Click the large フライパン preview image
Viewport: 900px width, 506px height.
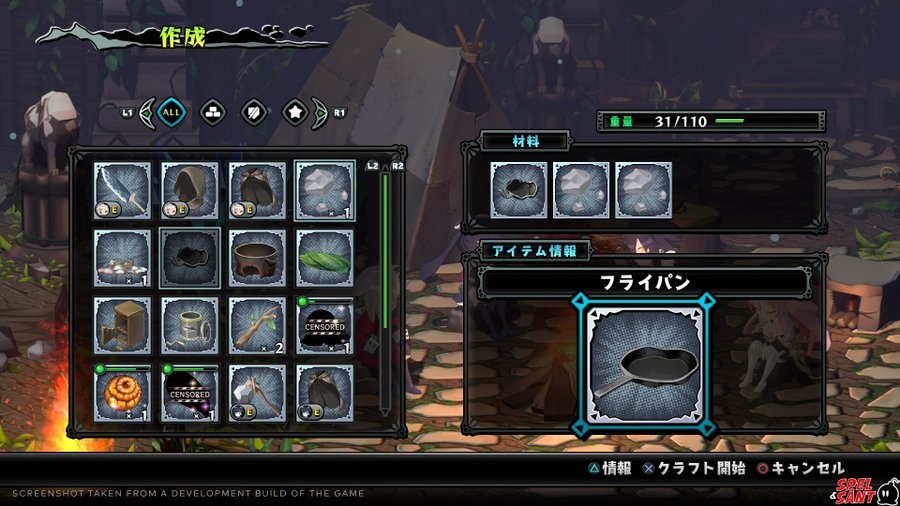coord(645,365)
